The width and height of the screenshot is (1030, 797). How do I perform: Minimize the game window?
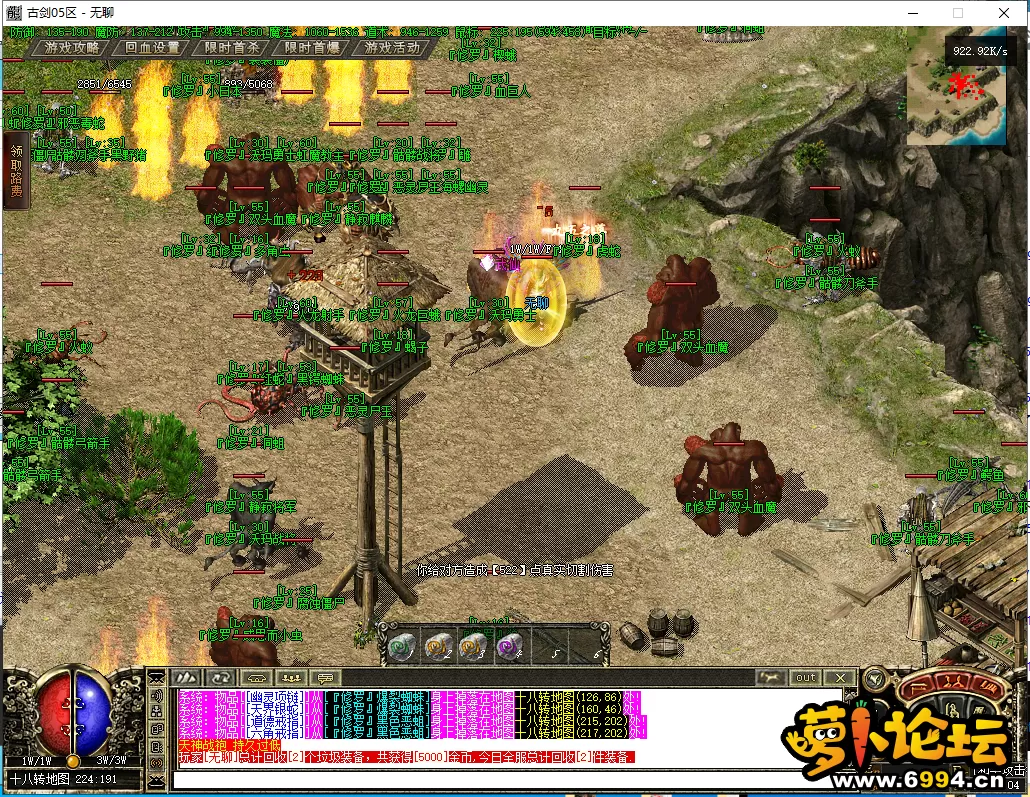click(x=912, y=12)
